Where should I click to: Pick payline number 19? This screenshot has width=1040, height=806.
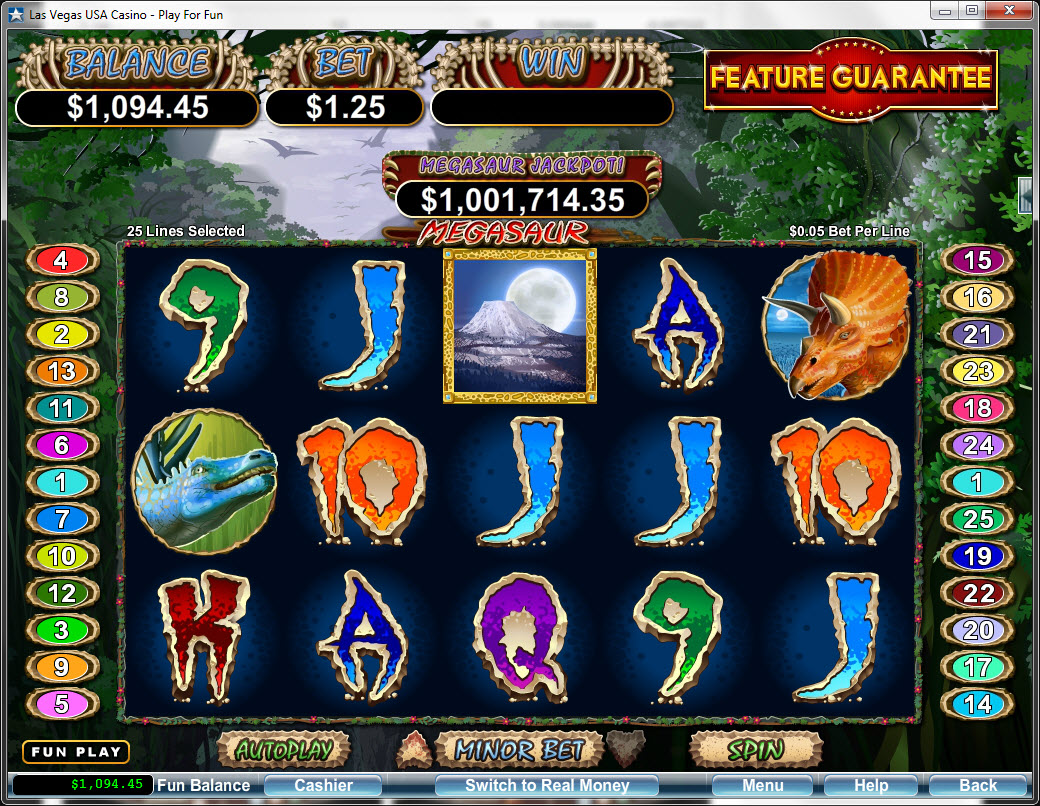(977, 556)
